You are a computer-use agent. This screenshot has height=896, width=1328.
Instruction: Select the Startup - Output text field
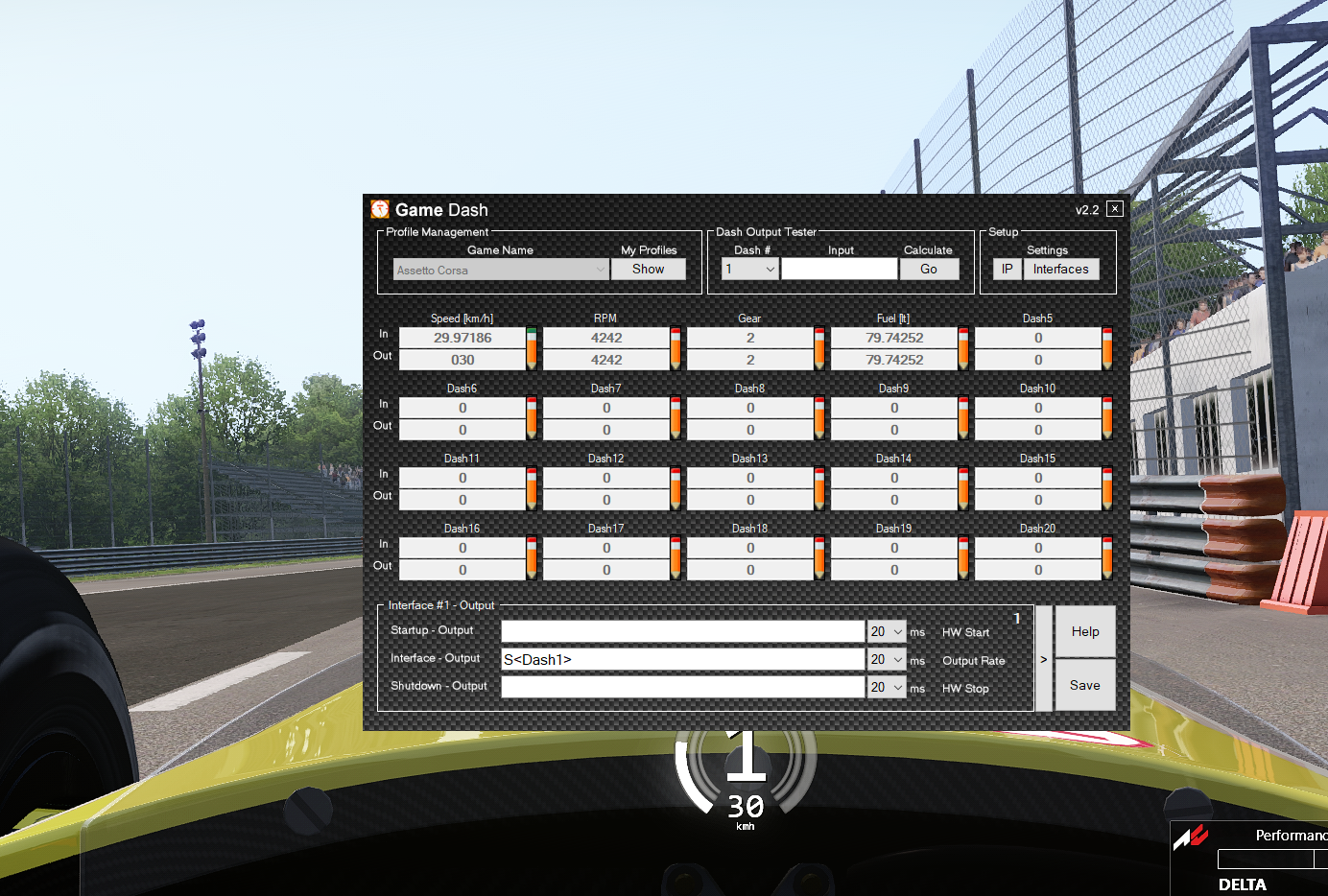click(682, 631)
